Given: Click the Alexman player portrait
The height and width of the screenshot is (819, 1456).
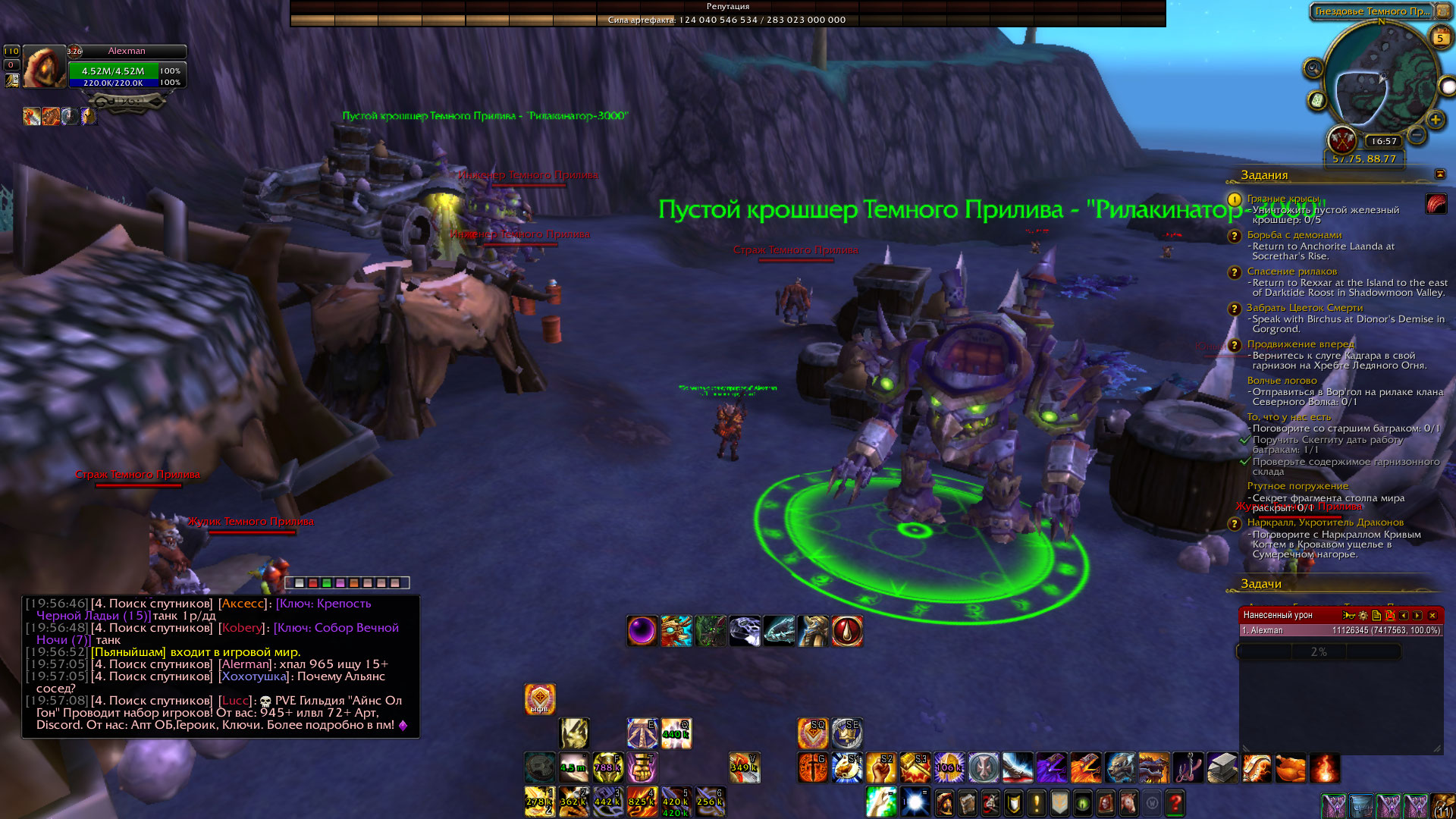Looking at the screenshot, I should [45, 67].
